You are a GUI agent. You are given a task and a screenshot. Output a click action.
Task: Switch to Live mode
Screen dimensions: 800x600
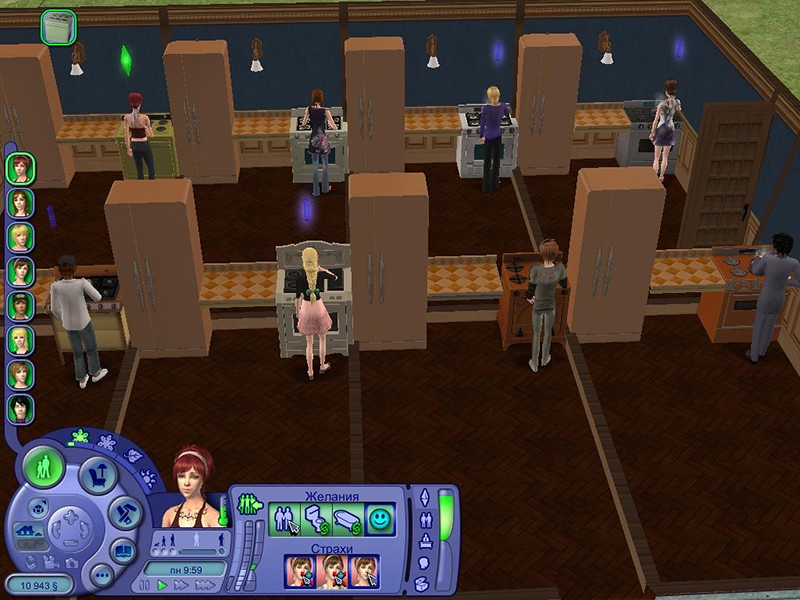pos(43,466)
